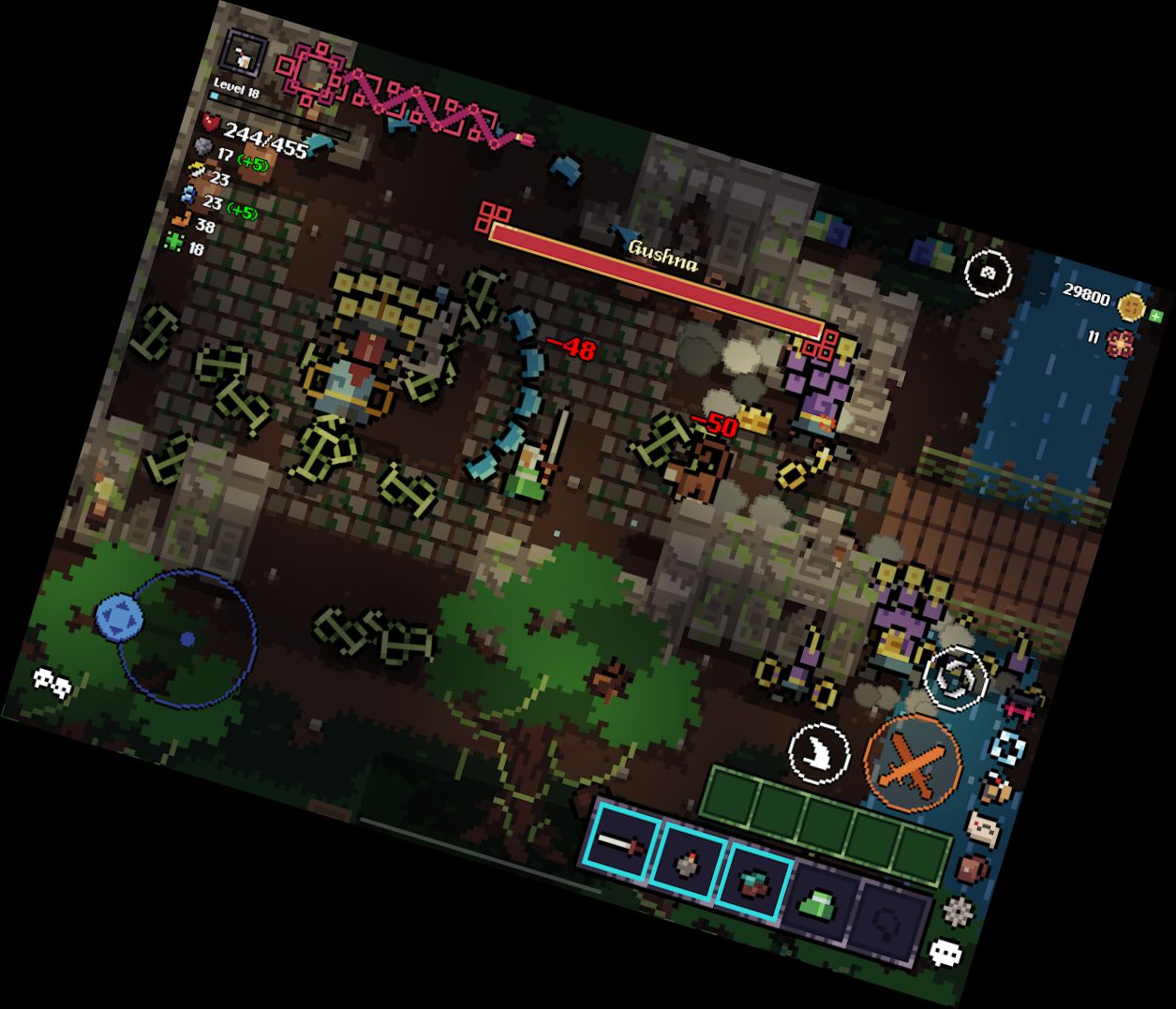The image size is (1176, 1009).
Task: Click the chicken pet icon
Action: pyautogui.click(x=997, y=788)
